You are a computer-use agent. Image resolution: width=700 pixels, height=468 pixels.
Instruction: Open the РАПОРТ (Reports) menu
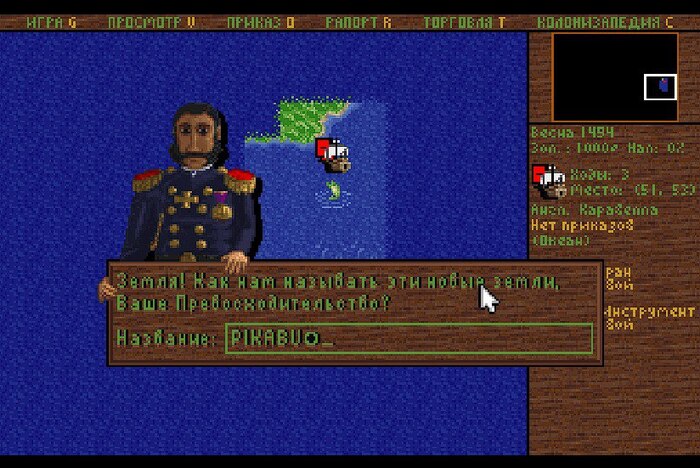tap(359, 22)
